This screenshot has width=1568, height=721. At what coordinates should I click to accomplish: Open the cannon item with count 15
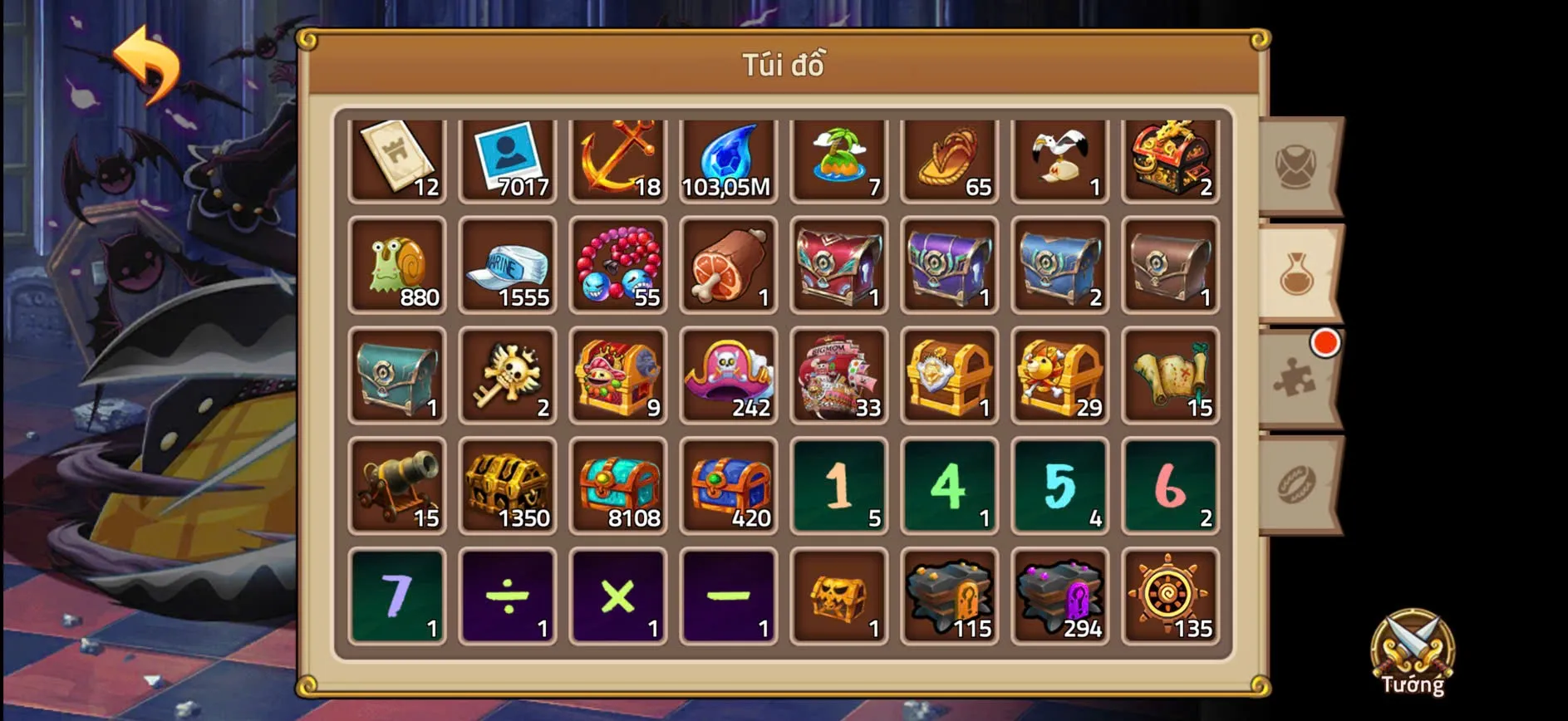coord(397,486)
